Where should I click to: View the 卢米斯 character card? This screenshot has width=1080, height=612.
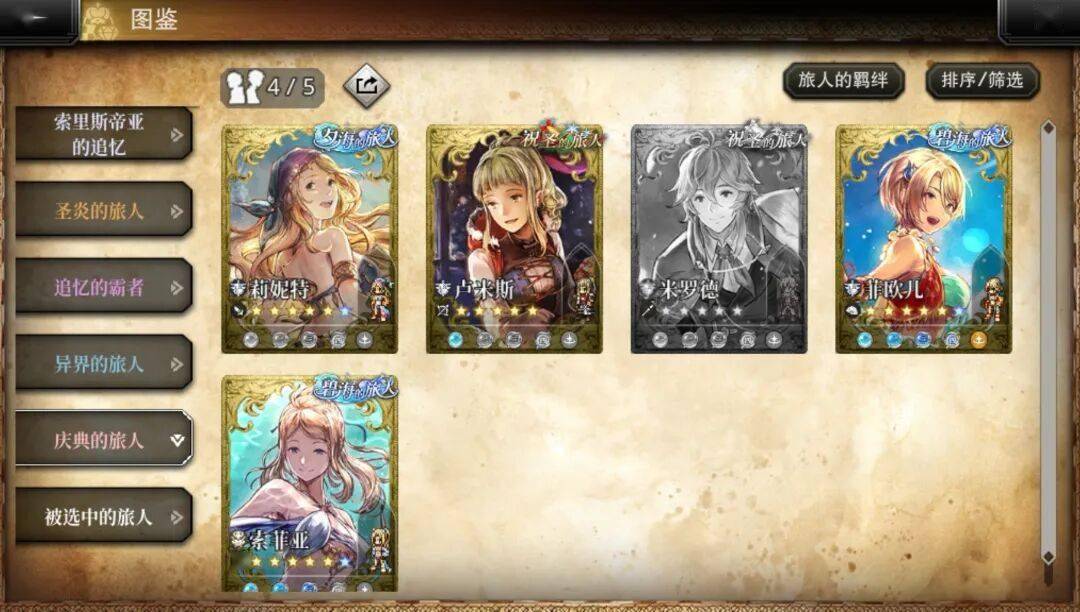[514, 238]
